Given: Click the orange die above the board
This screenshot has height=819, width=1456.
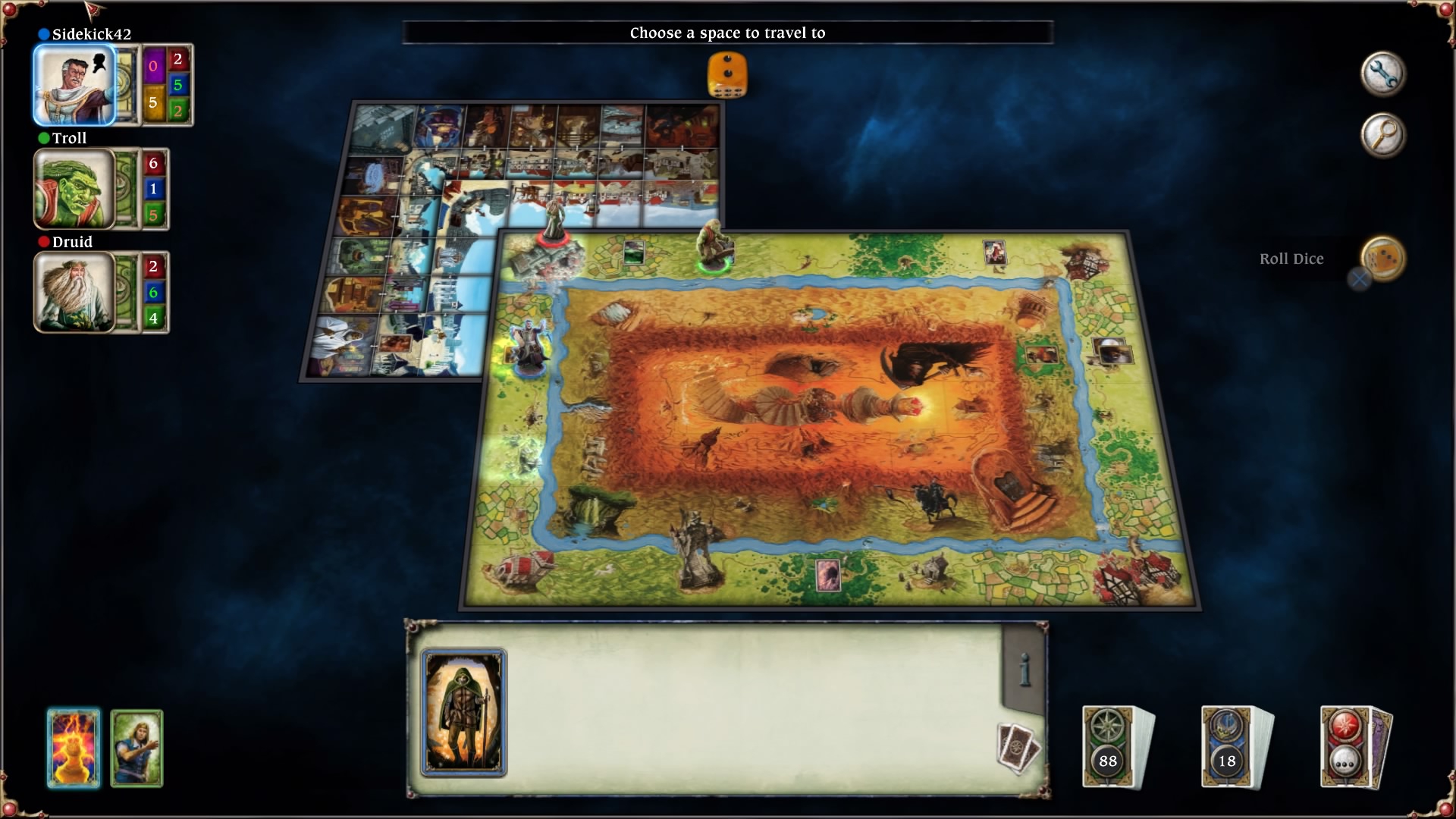Looking at the screenshot, I should [x=726, y=72].
